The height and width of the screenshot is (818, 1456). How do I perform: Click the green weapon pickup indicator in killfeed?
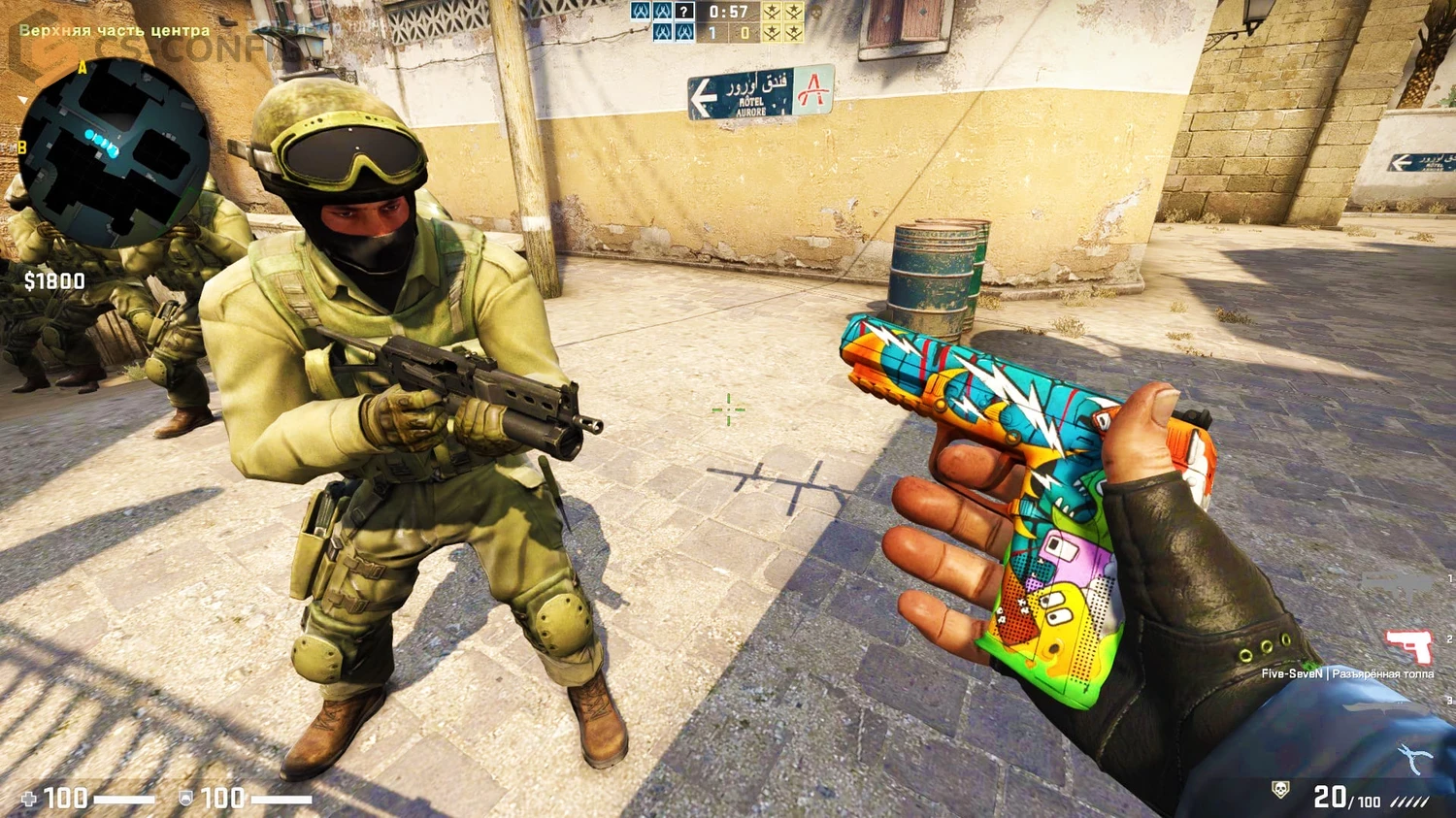1308,664
